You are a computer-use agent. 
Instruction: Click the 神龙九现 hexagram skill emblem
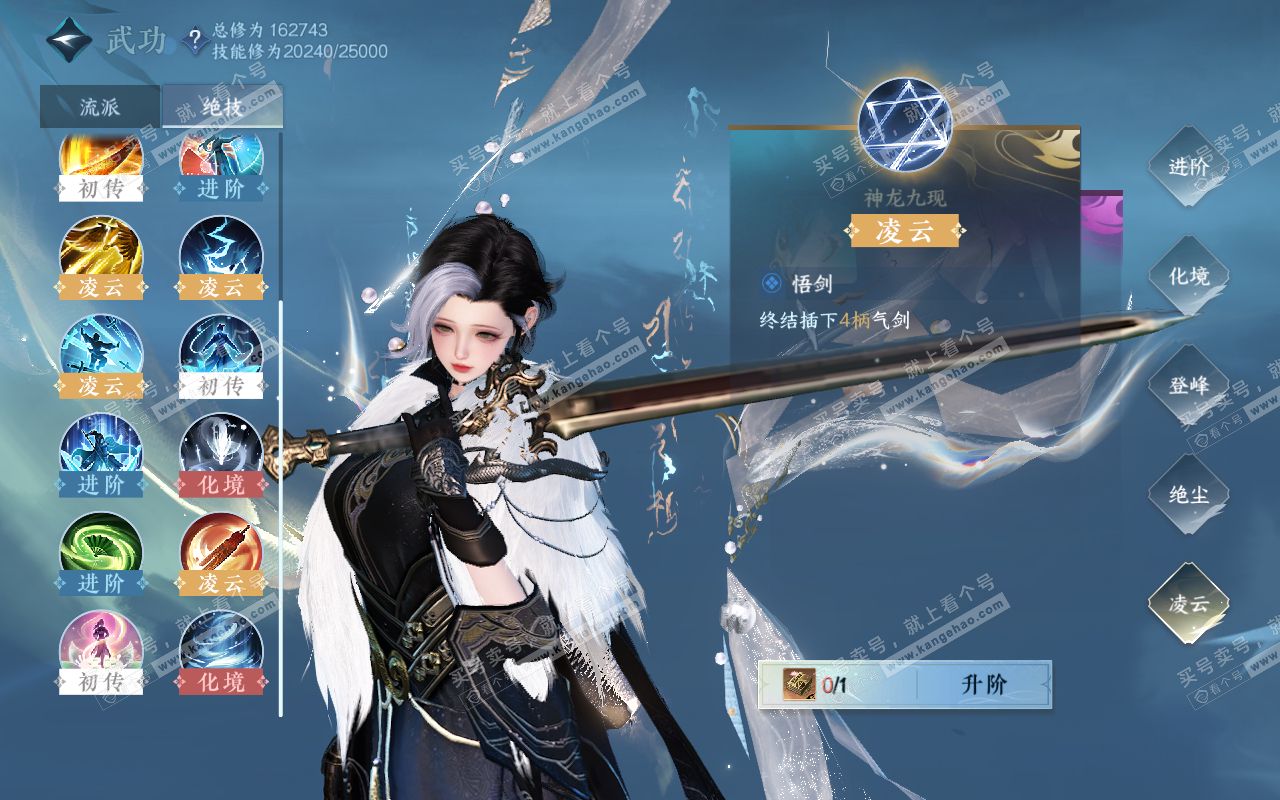tap(905, 123)
